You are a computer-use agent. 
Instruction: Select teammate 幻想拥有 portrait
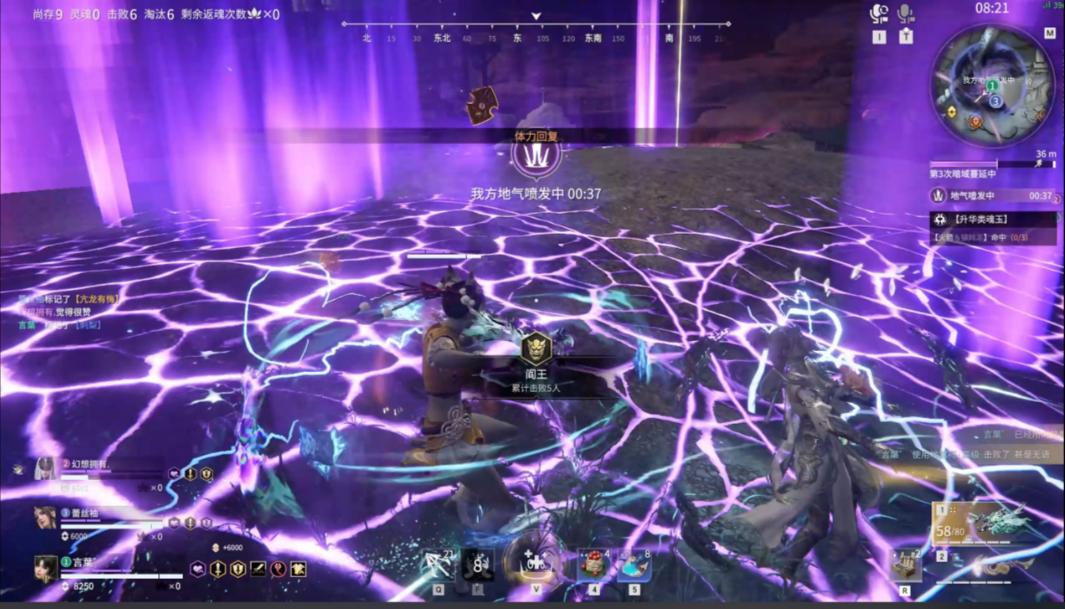45,468
